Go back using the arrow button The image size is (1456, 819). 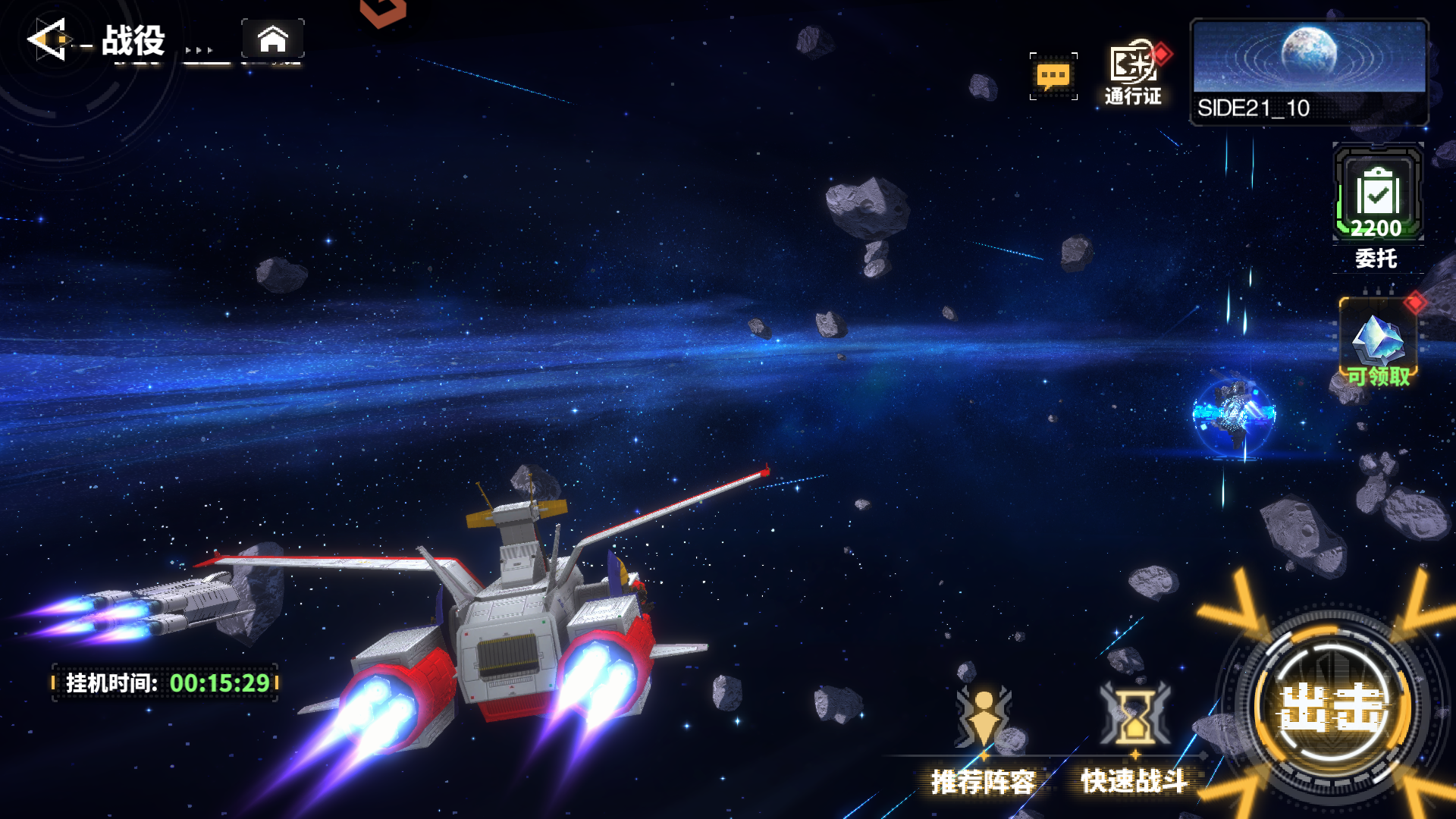[49, 39]
